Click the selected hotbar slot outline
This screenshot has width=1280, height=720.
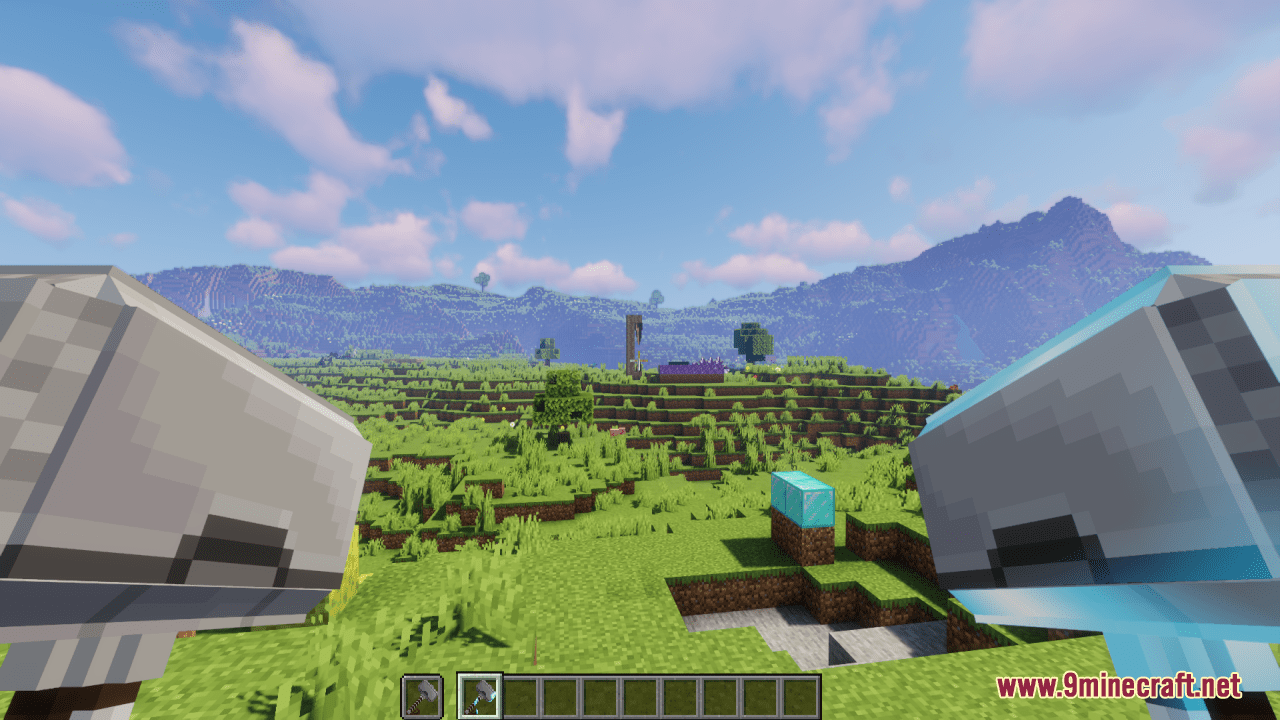pos(481,695)
